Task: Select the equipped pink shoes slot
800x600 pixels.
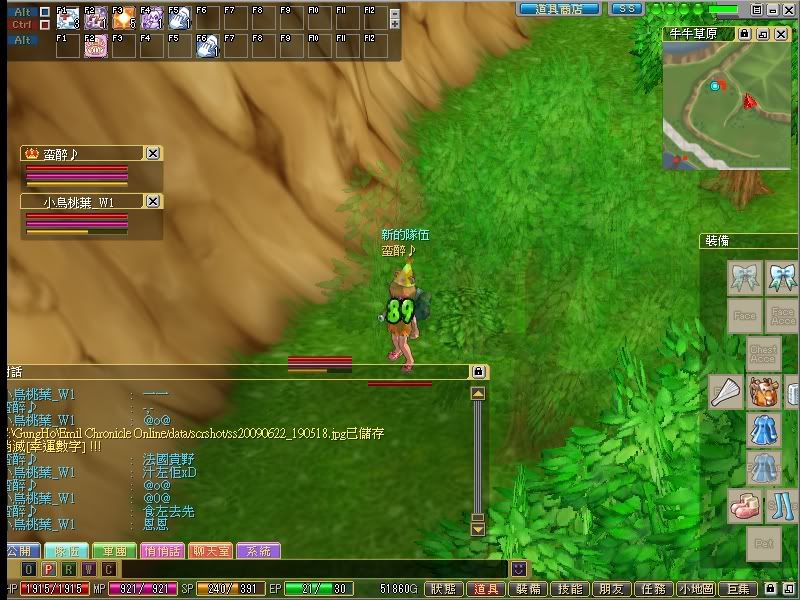Action: coord(745,505)
